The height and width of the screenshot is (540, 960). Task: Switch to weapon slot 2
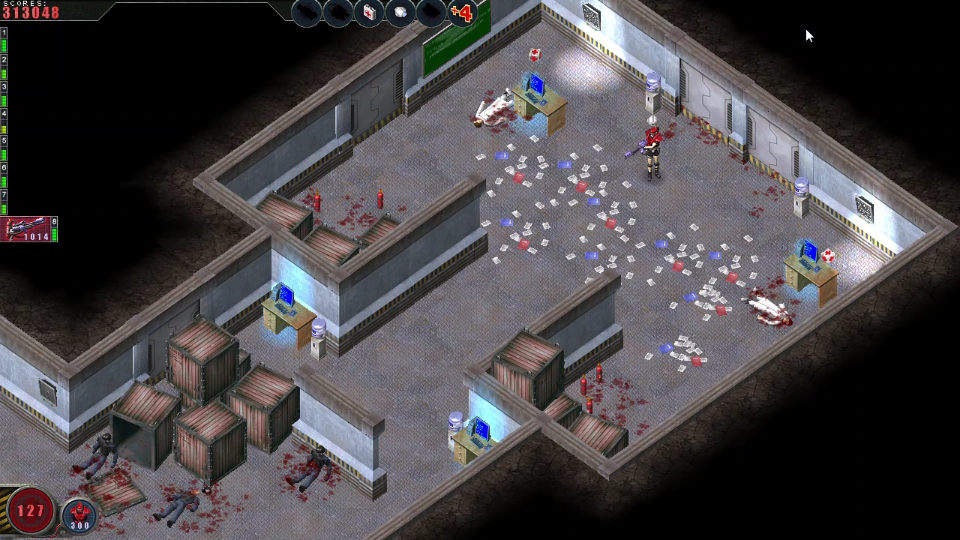(4, 66)
